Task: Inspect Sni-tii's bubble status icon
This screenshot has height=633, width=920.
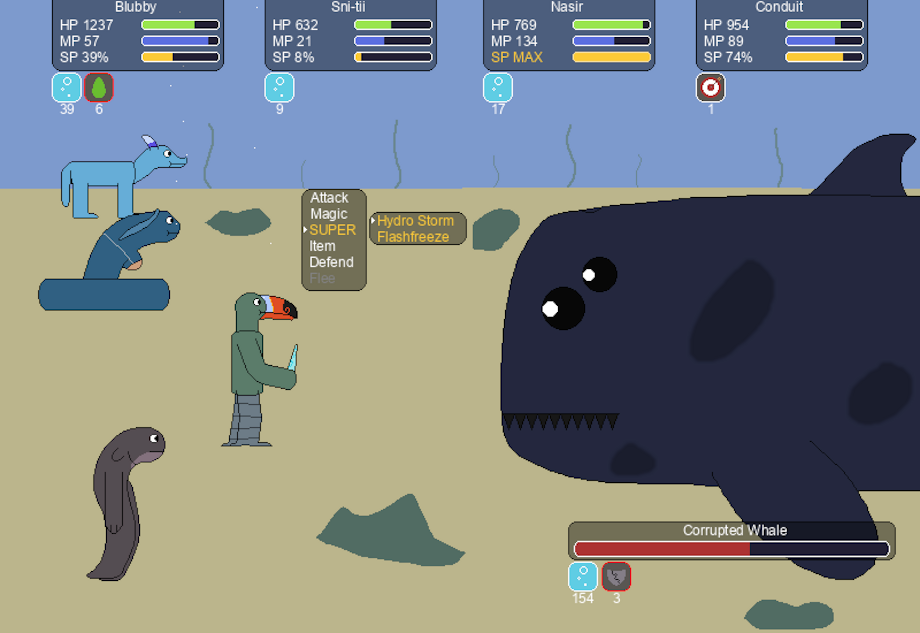Action: [279, 88]
